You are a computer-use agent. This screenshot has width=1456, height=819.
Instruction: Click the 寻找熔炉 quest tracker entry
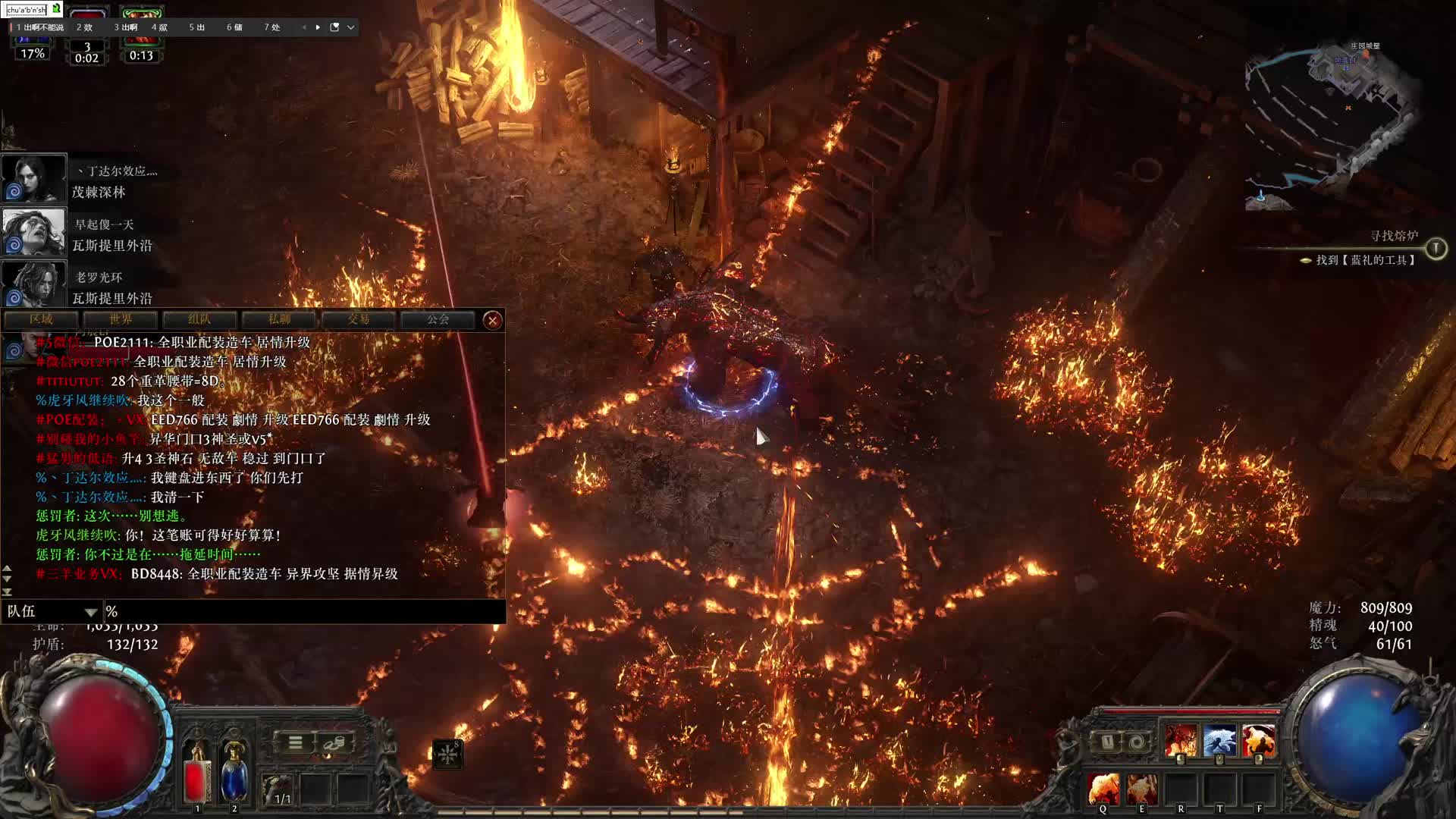[1394, 237]
